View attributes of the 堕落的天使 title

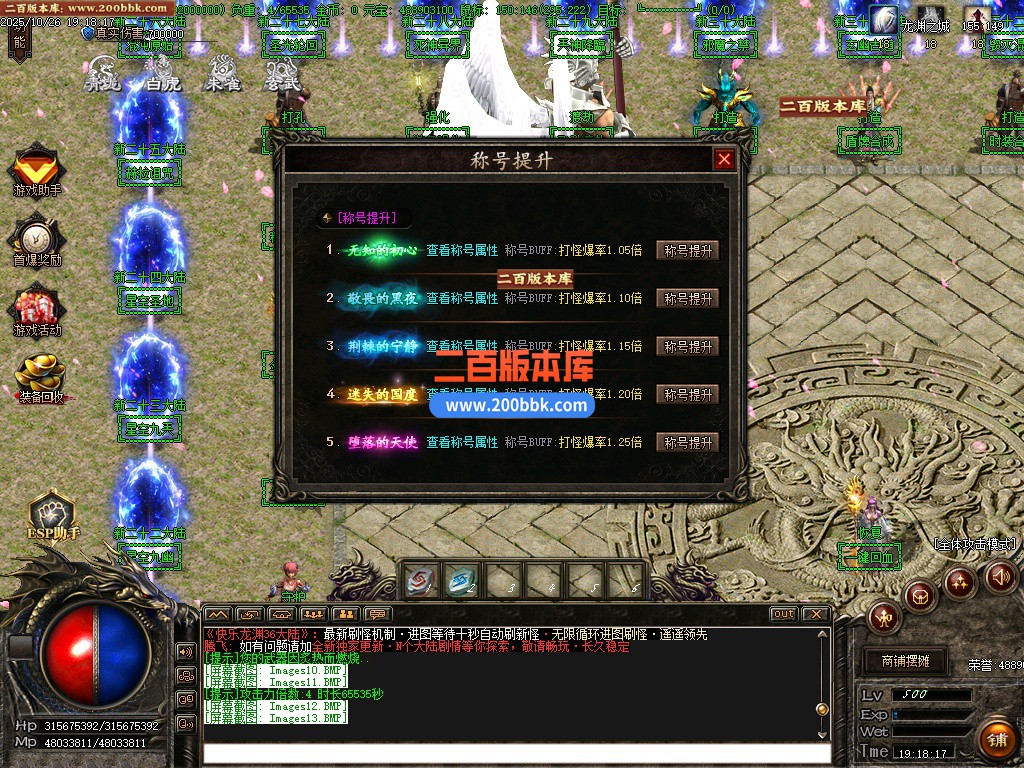point(462,442)
